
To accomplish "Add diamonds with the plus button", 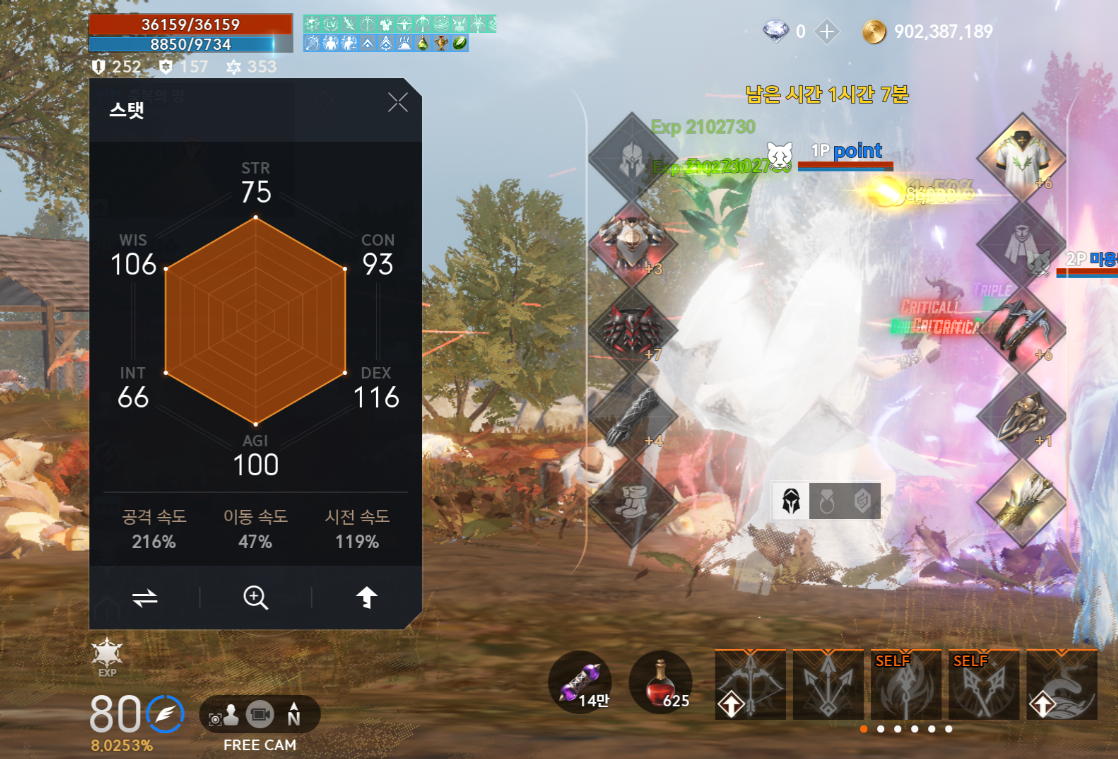I will (x=827, y=31).
